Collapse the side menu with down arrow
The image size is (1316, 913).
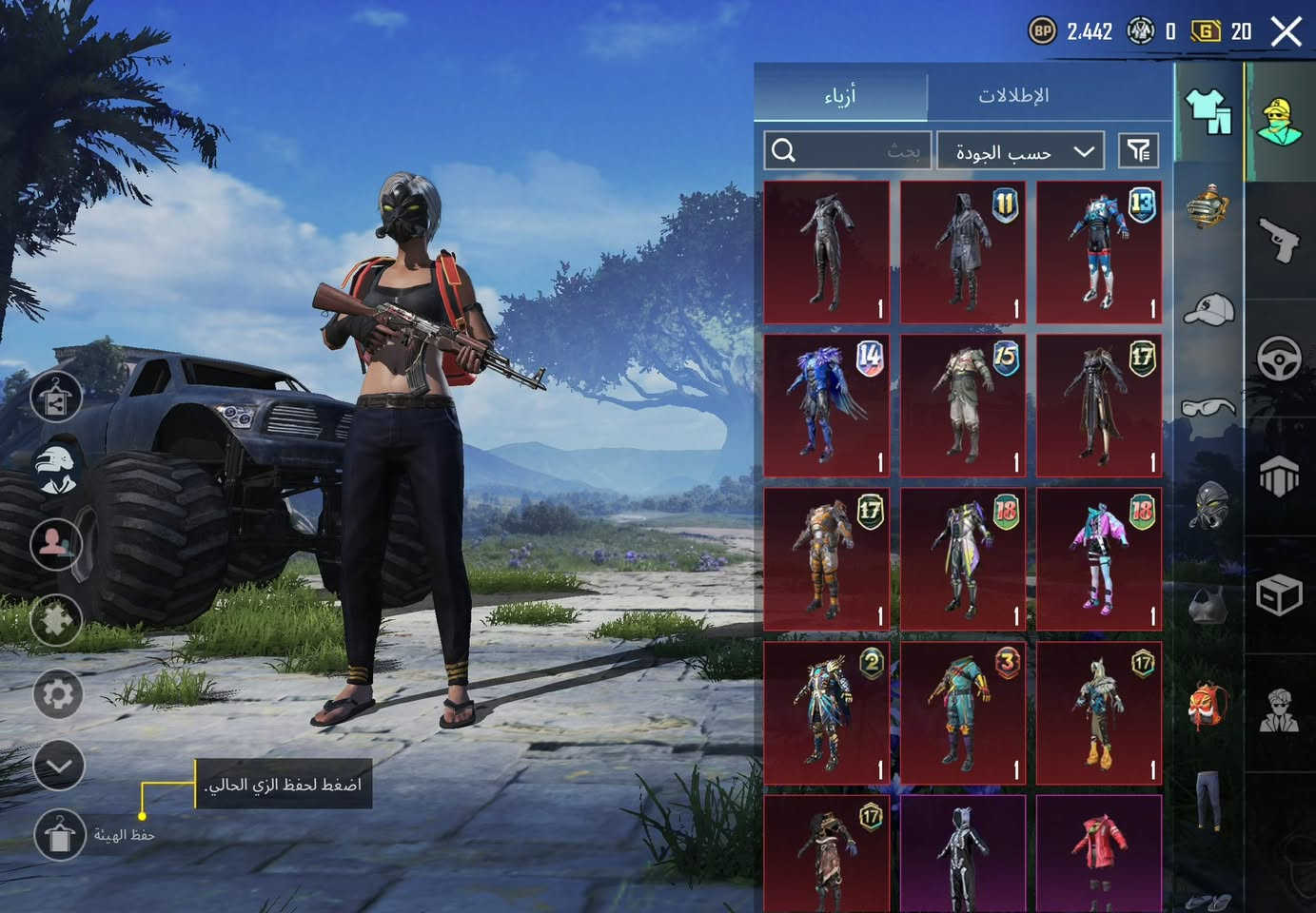click(59, 766)
